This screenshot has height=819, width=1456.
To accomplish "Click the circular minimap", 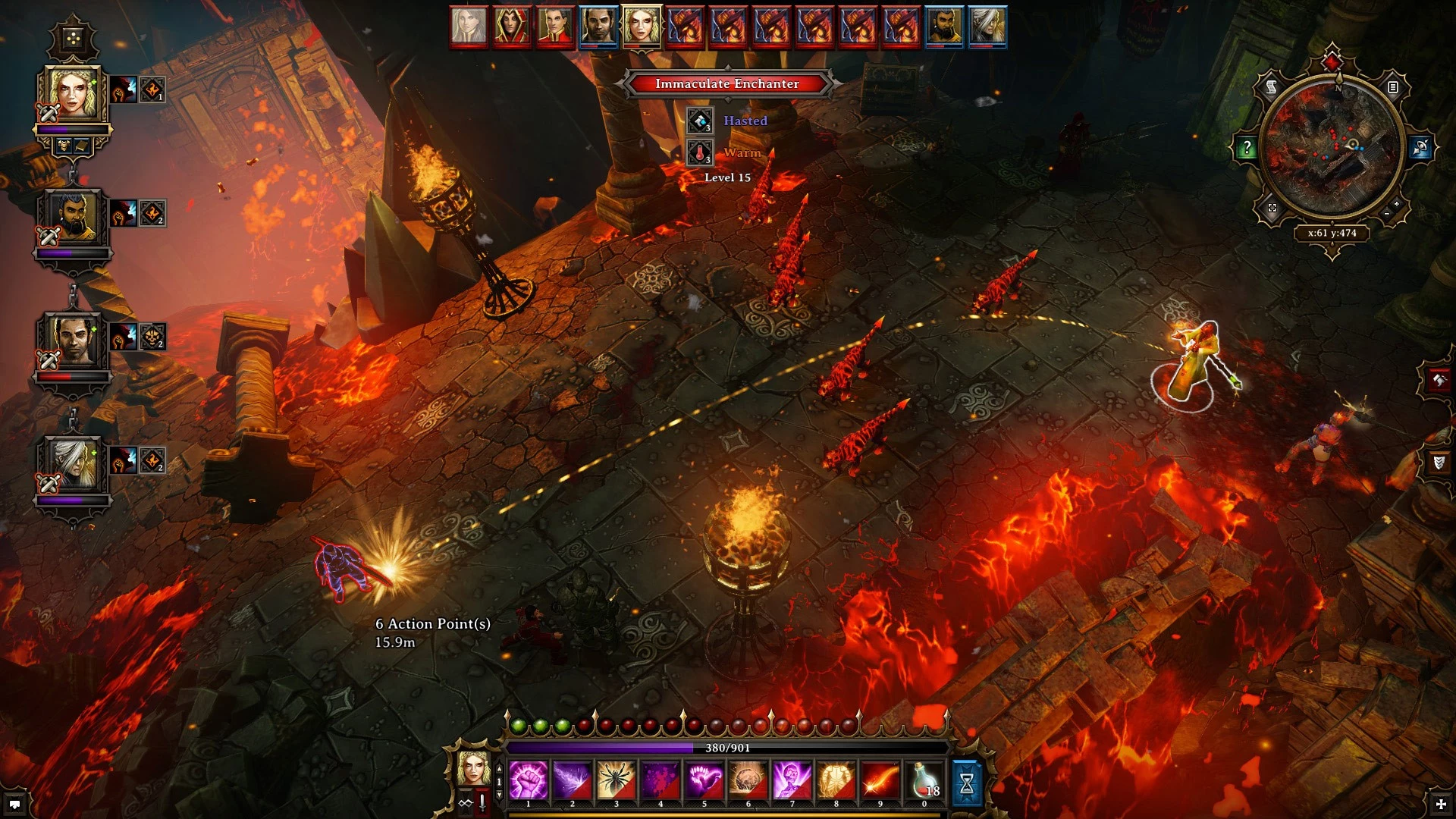I will click(x=1332, y=147).
